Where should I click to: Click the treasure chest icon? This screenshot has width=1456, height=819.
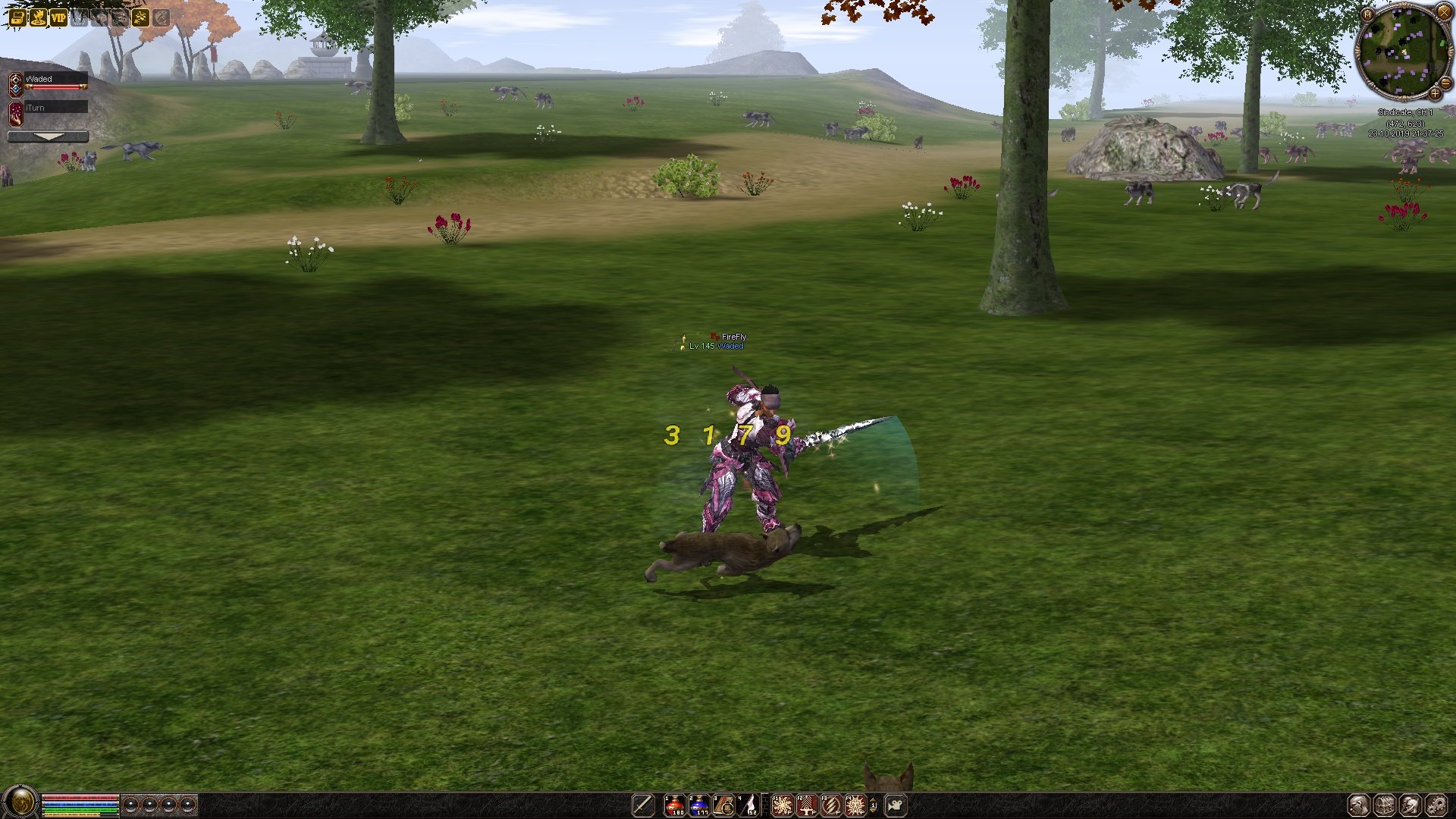17,17
